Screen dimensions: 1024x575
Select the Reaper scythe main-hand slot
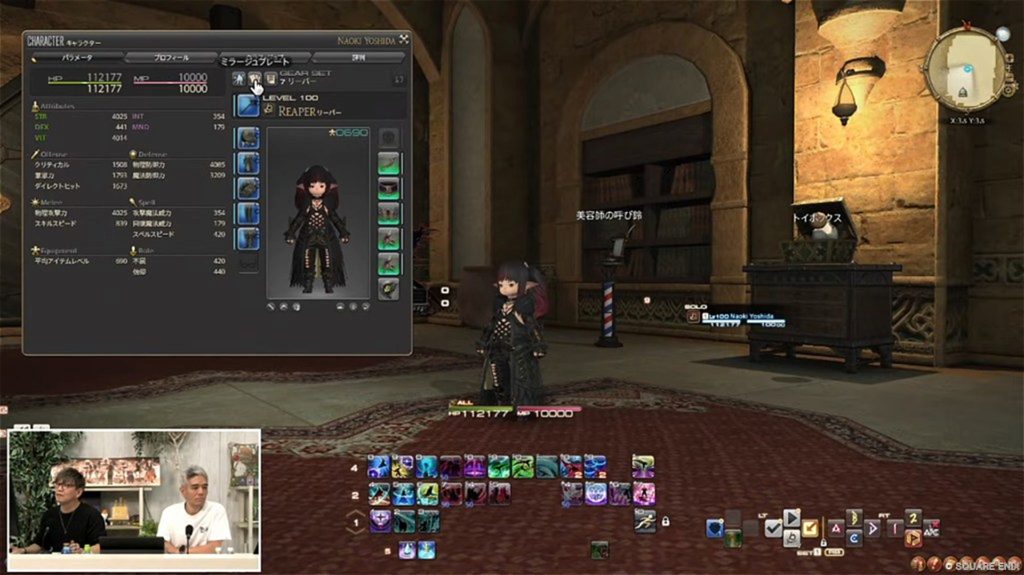[x=247, y=106]
